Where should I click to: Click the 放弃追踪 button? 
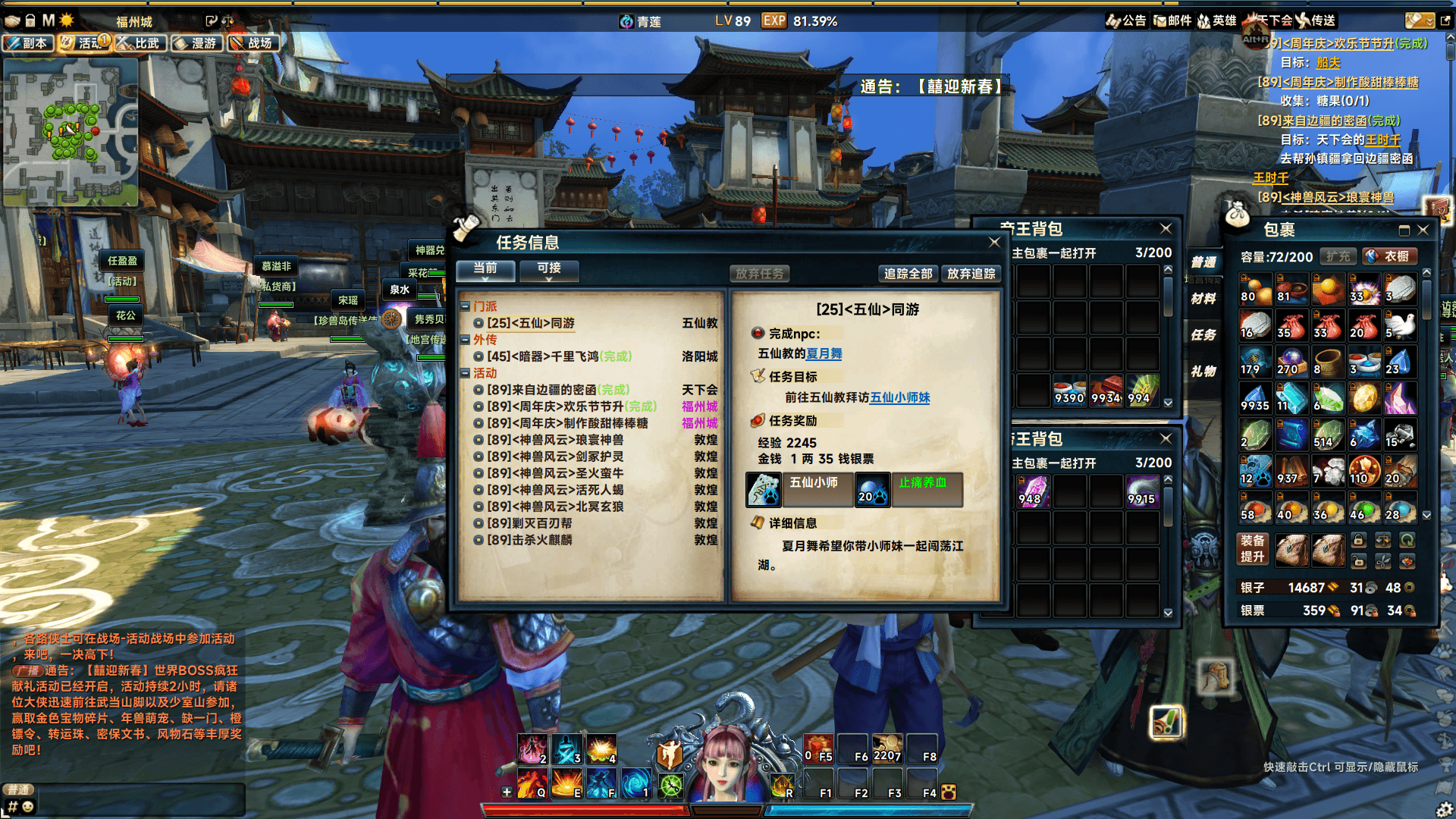(971, 273)
